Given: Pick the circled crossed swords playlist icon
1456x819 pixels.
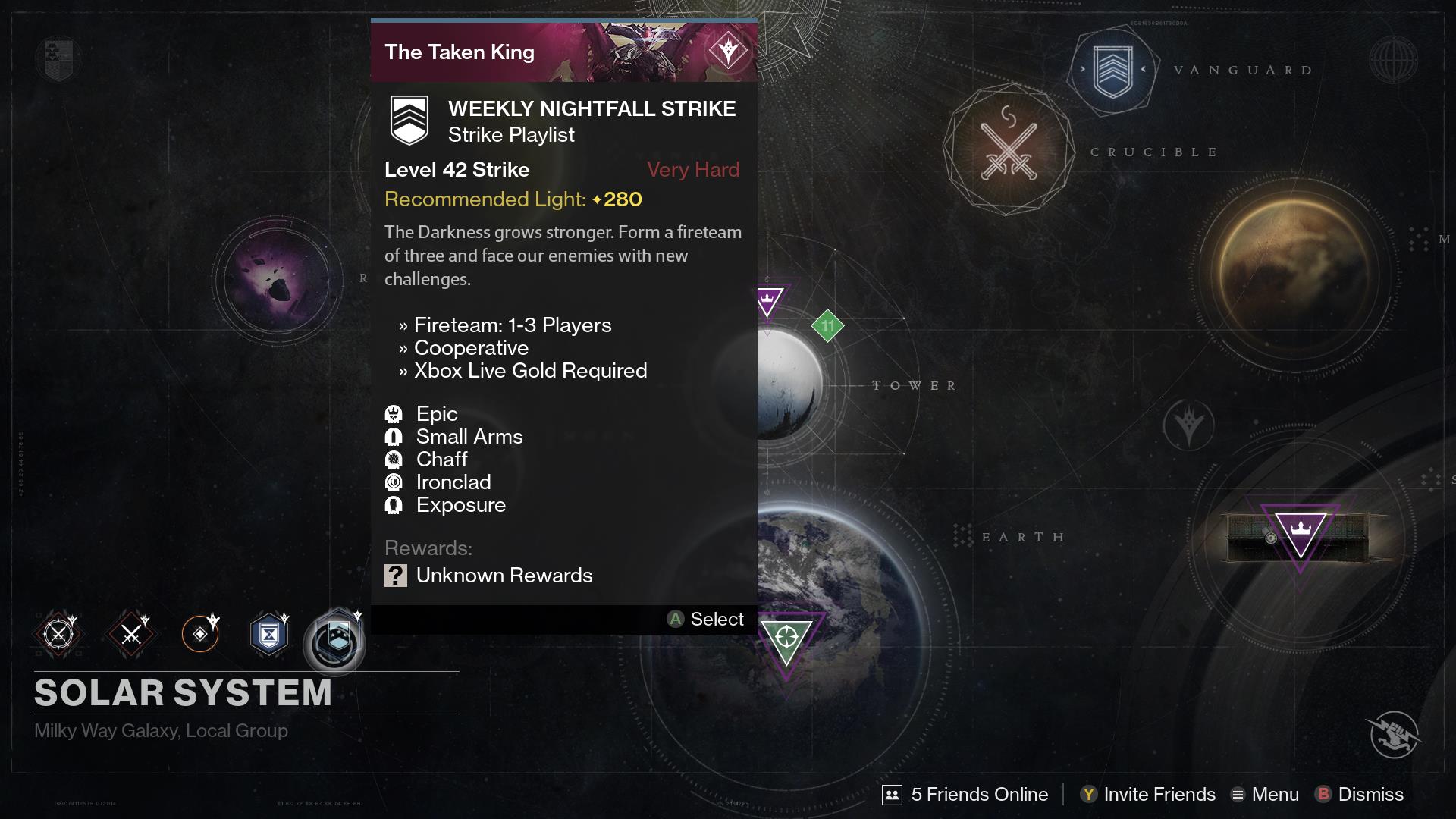Looking at the screenshot, I should tap(58, 634).
